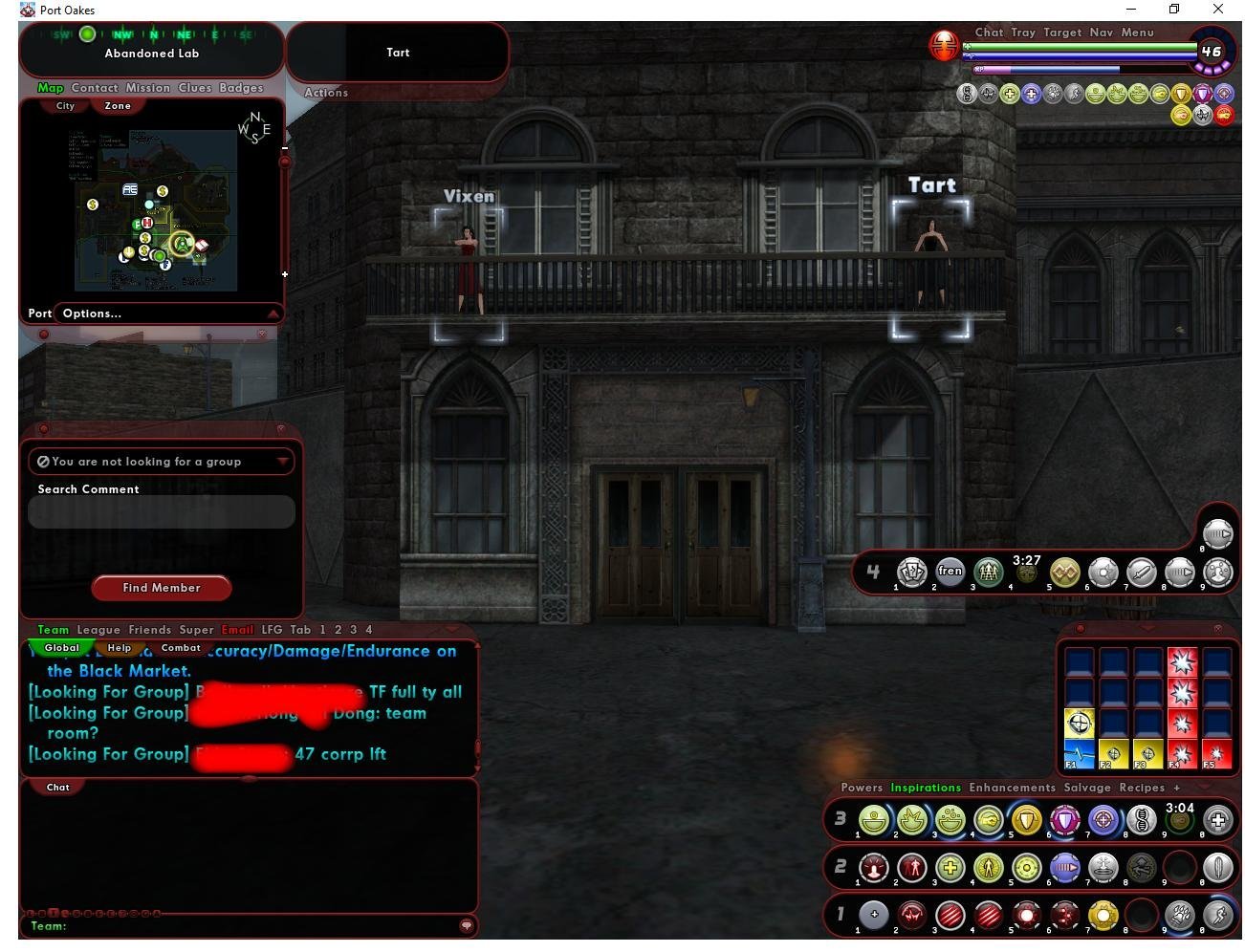The image size is (1245, 952).
Task: Activate the 'fren' macro power
Action: click(x=950, y=572)
